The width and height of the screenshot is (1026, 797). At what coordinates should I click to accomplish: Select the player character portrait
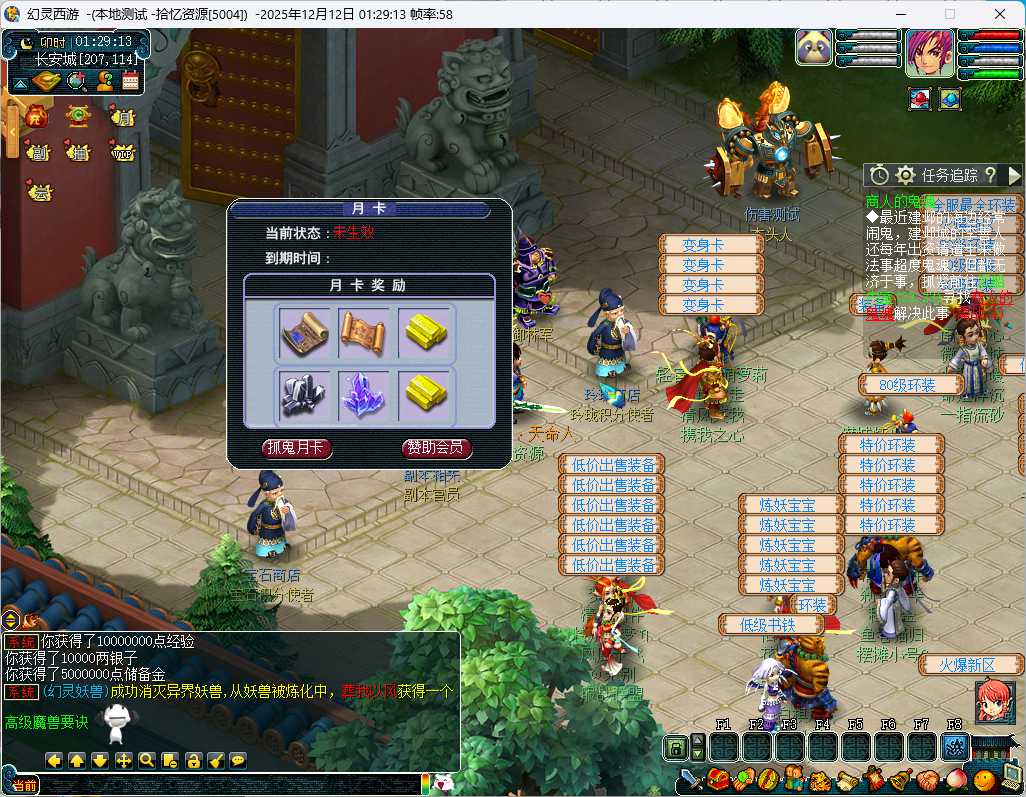pyautogui.click(x=929, y=54)
